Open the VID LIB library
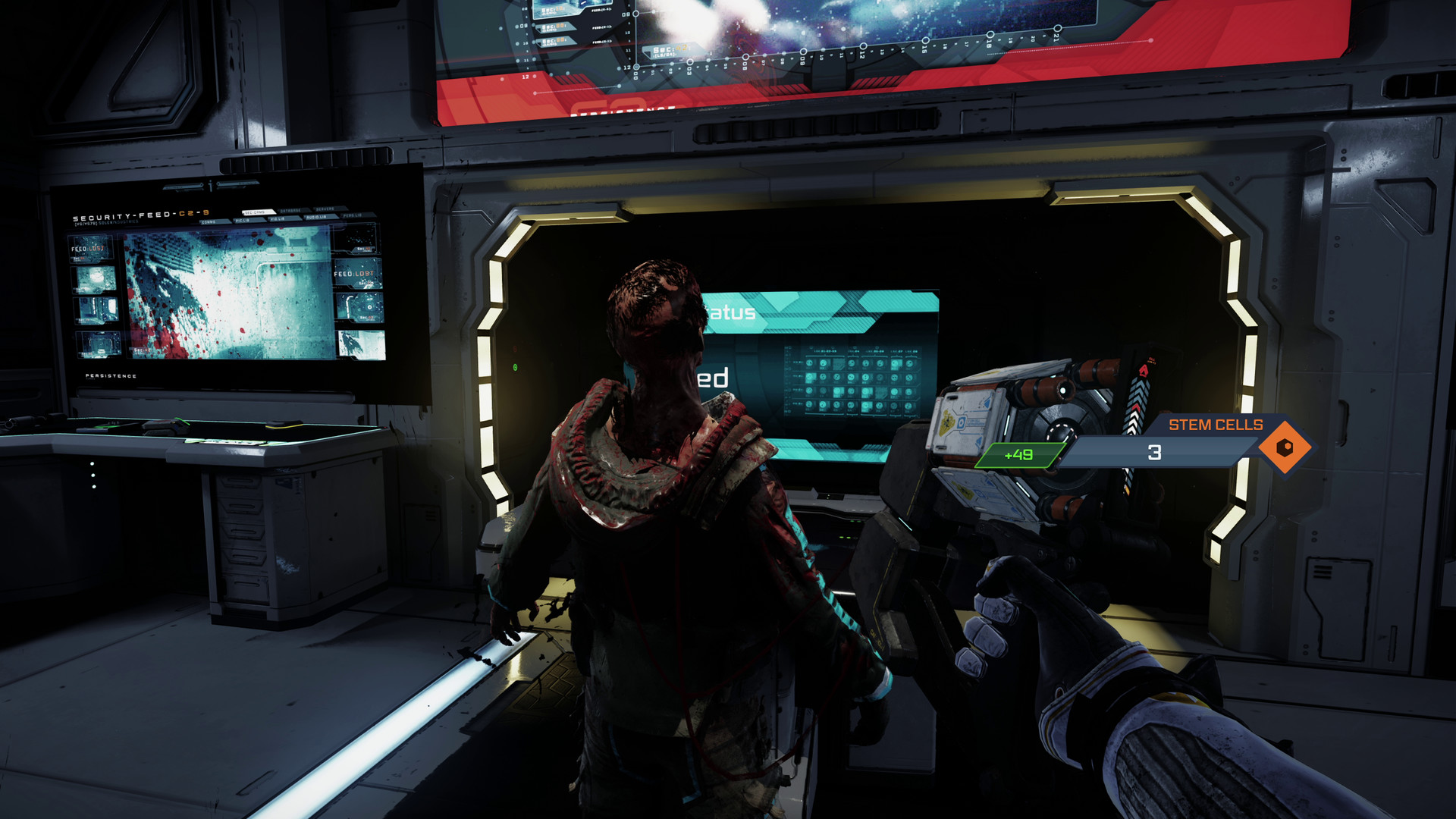The width and height of the screenshot is (1456, 819). [x=278, y=218]
